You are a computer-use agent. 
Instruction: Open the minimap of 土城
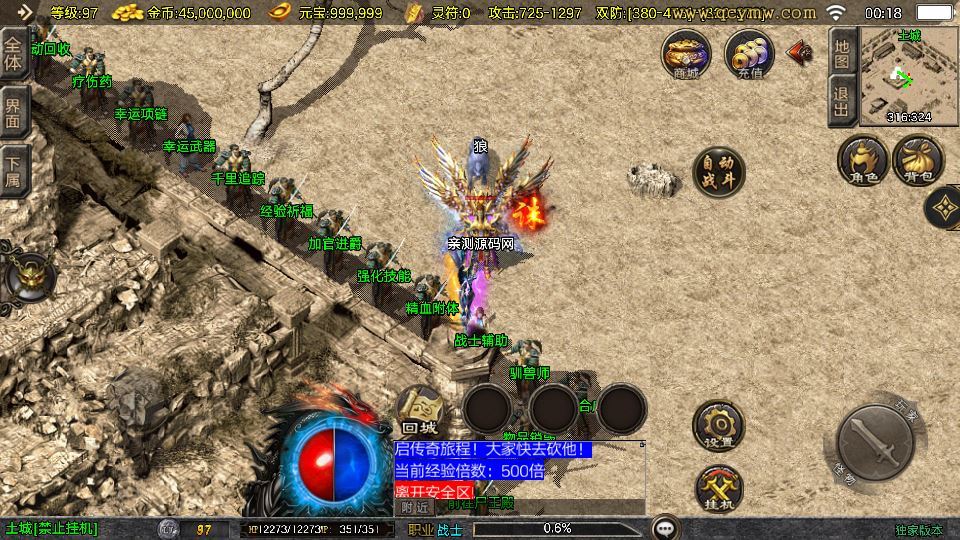click(908, 76)
